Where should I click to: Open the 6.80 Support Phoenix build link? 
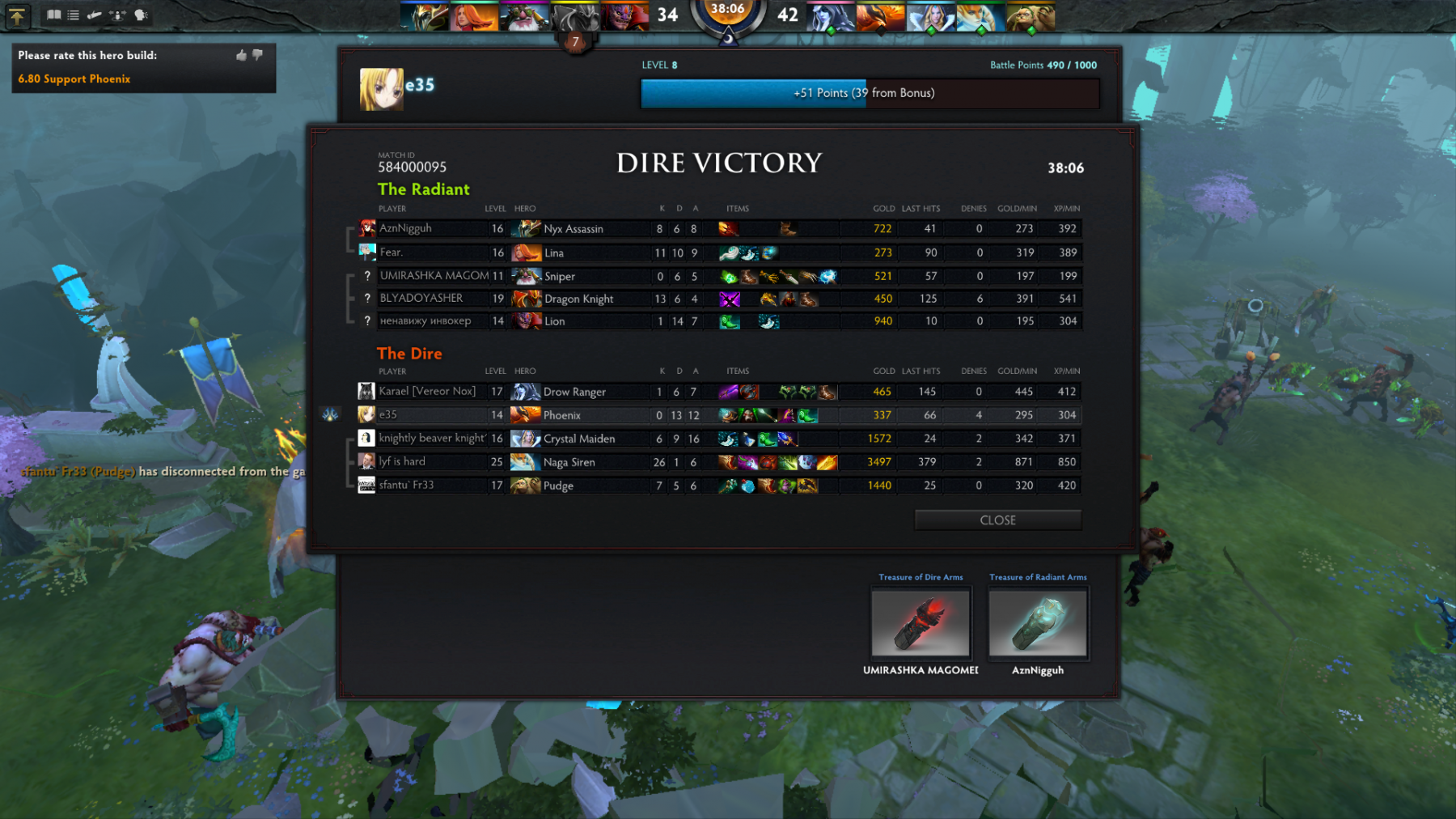coord(74,79)
